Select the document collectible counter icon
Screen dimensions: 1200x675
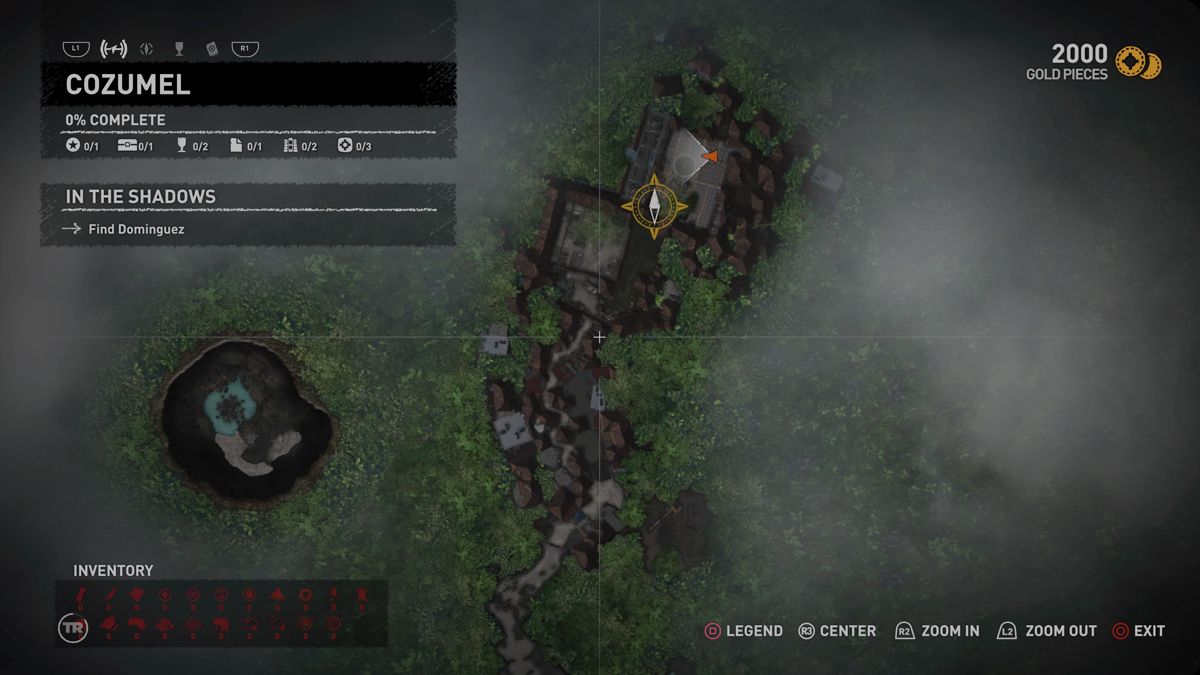point(236,146)
